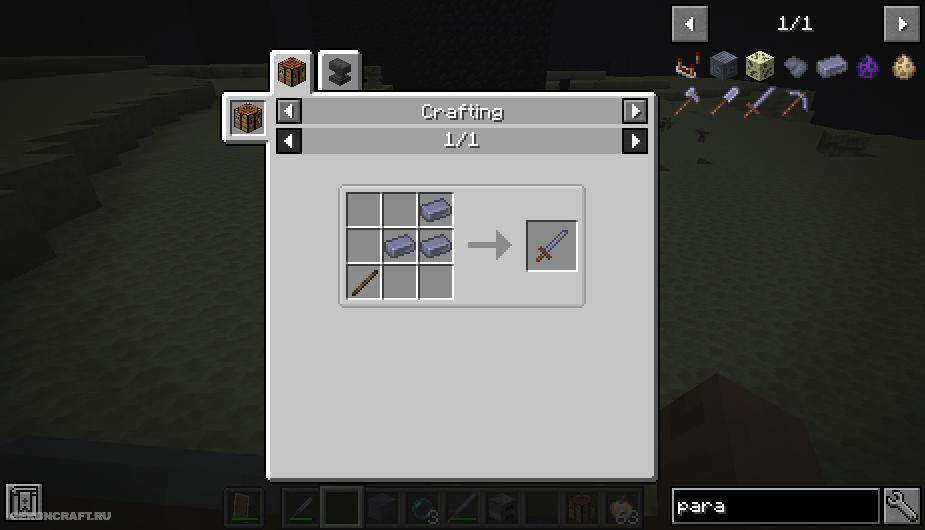The height and width of the screenshot is (530, 925).
Task: Click the ingot in the grid's center slot
Action: (399, 246)
